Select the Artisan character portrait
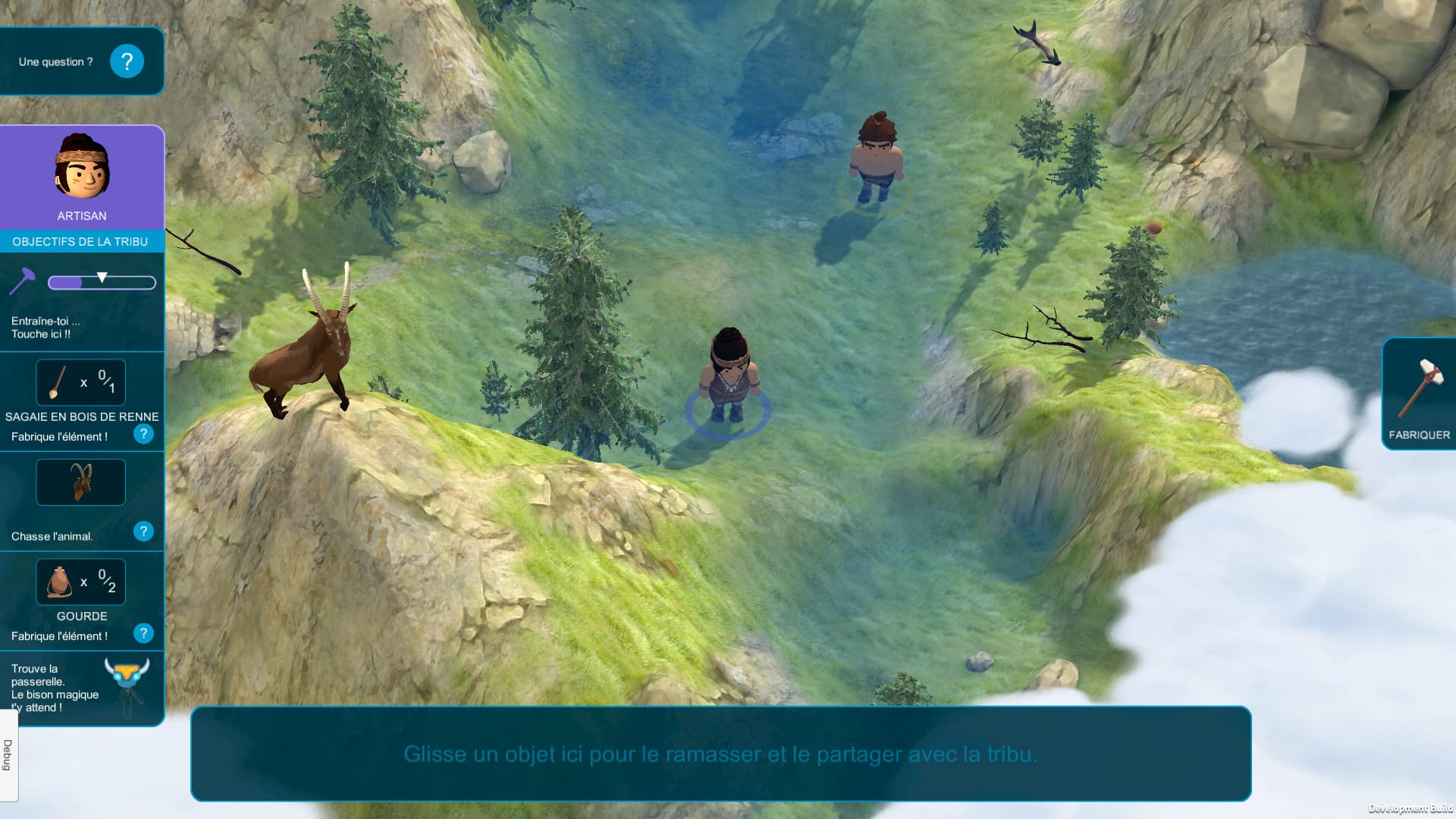Viewport: 1456px width, 819px height. 82,168
